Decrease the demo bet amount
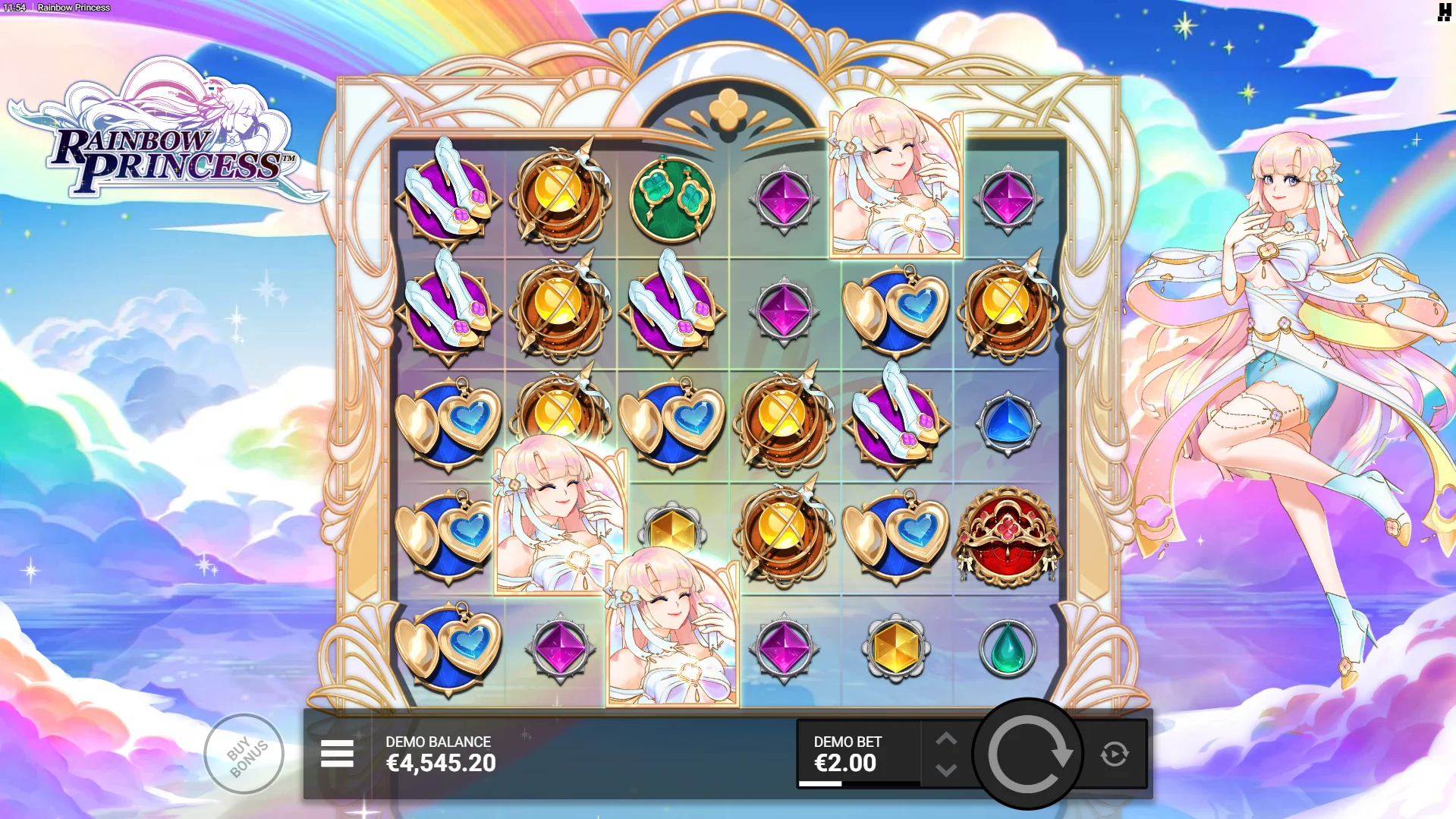This screenshot has width=1456, height=819. tap(946, 770)
